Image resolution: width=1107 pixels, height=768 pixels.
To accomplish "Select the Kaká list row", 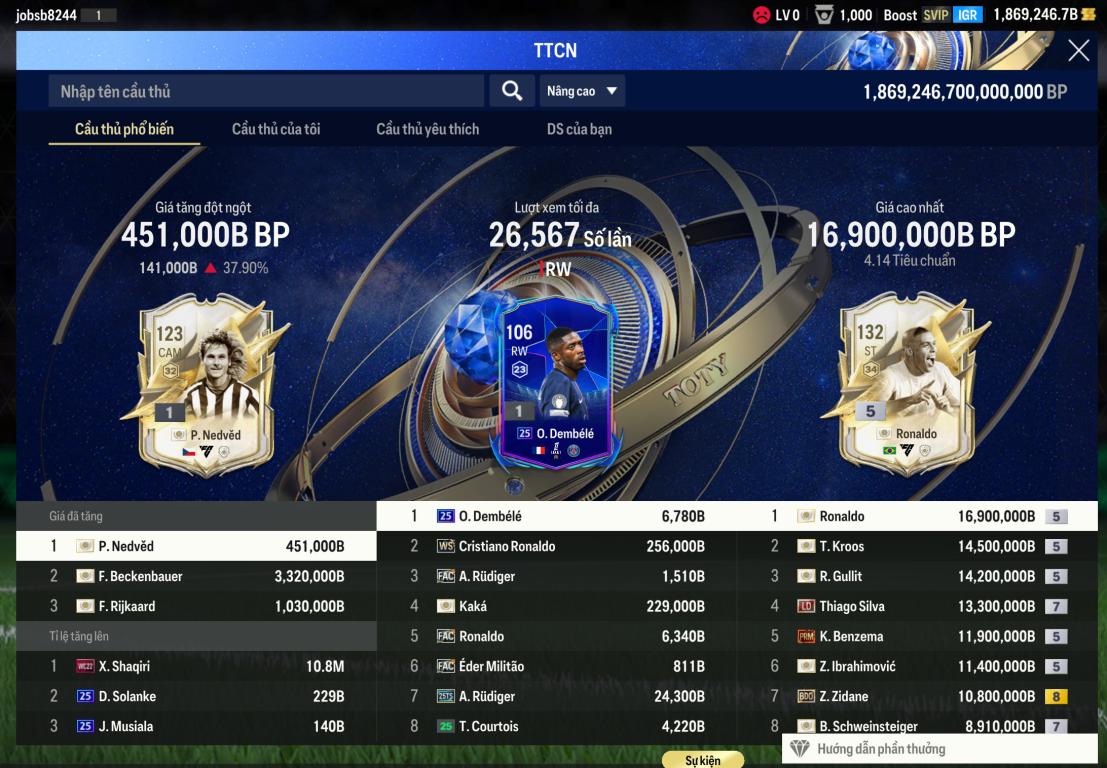I will click(x=557, y=606).
